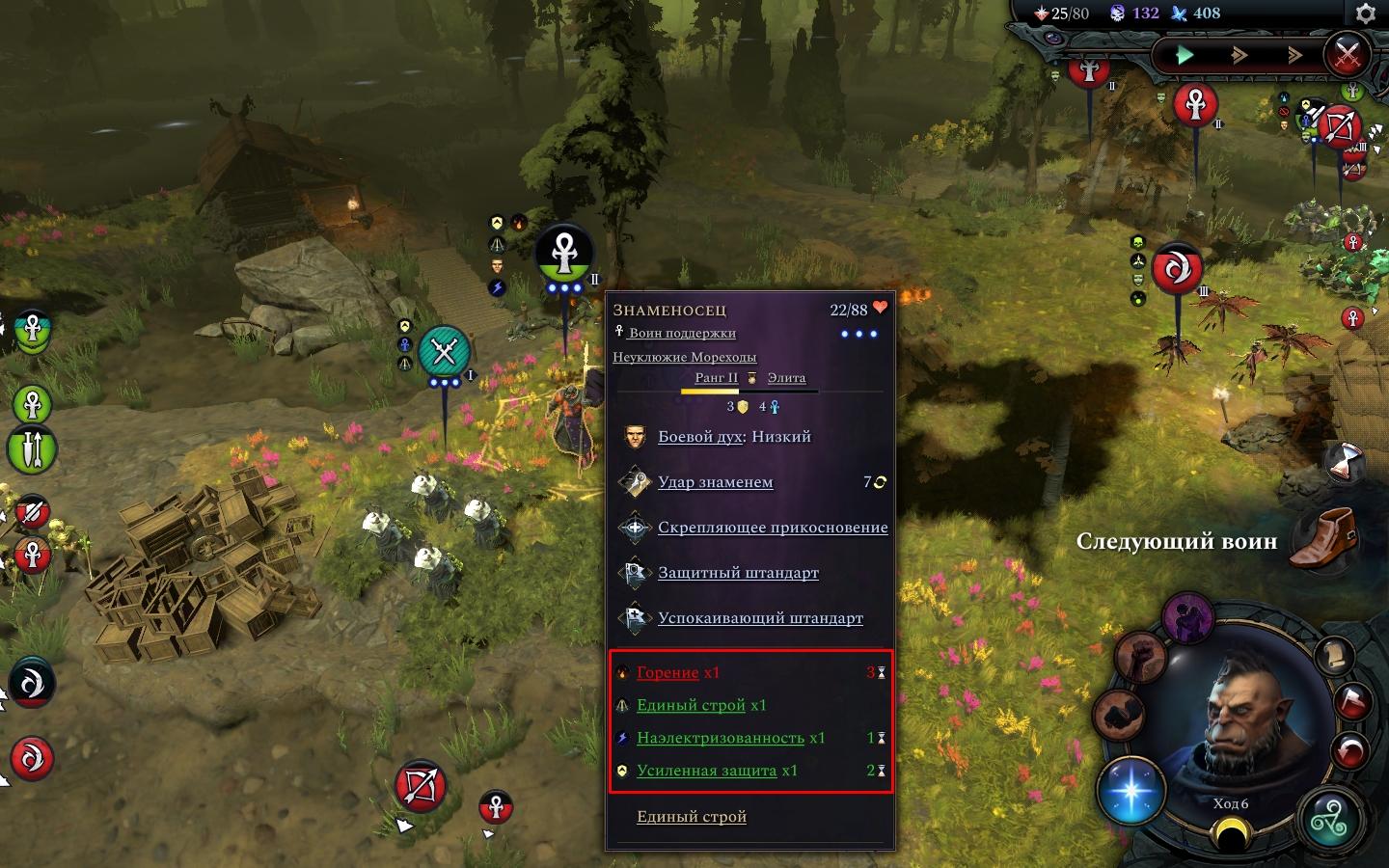Select the orc hero portrait
The image size is (1389, 868).
[x=1238, y=714]
